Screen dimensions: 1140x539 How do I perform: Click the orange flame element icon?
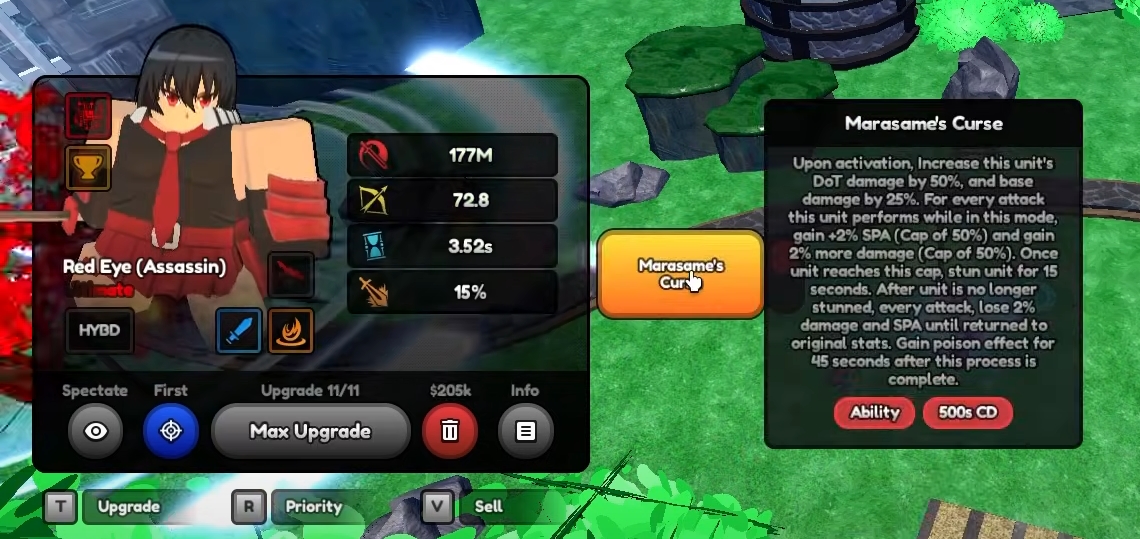[x=291, y=331]
